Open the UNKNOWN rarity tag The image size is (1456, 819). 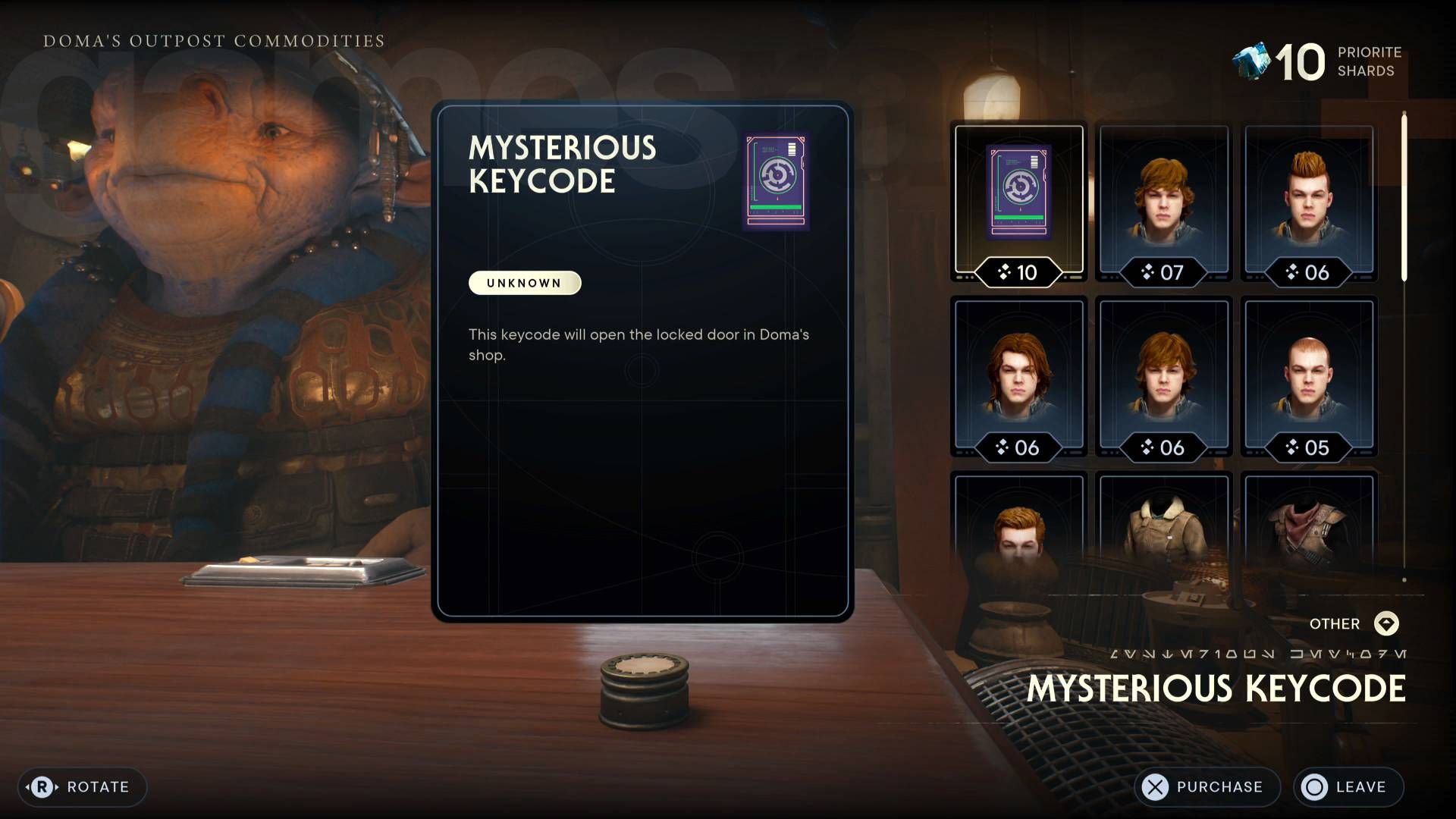click(x=524, y=282)
